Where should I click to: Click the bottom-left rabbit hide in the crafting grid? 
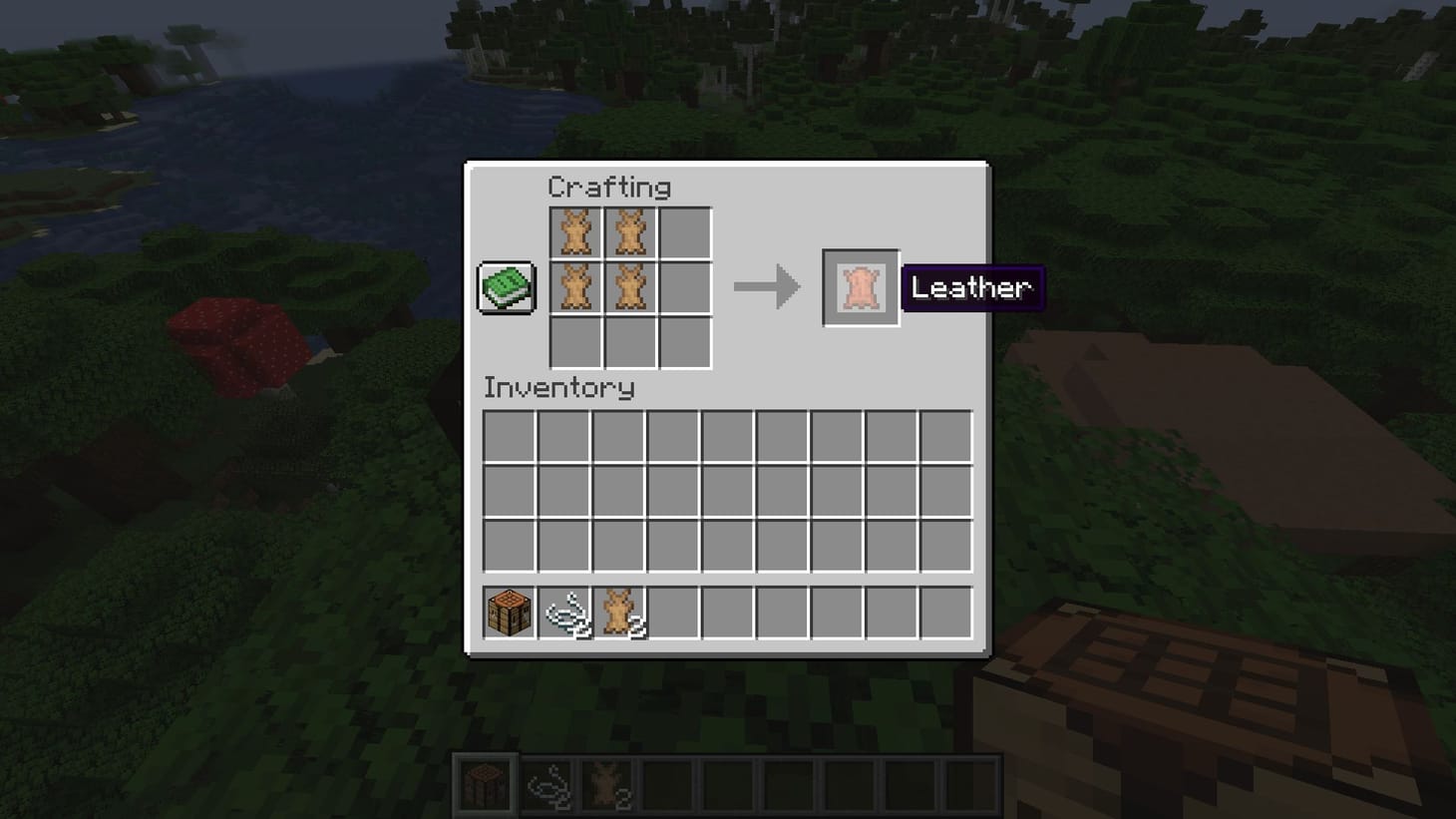click(576, 287)
